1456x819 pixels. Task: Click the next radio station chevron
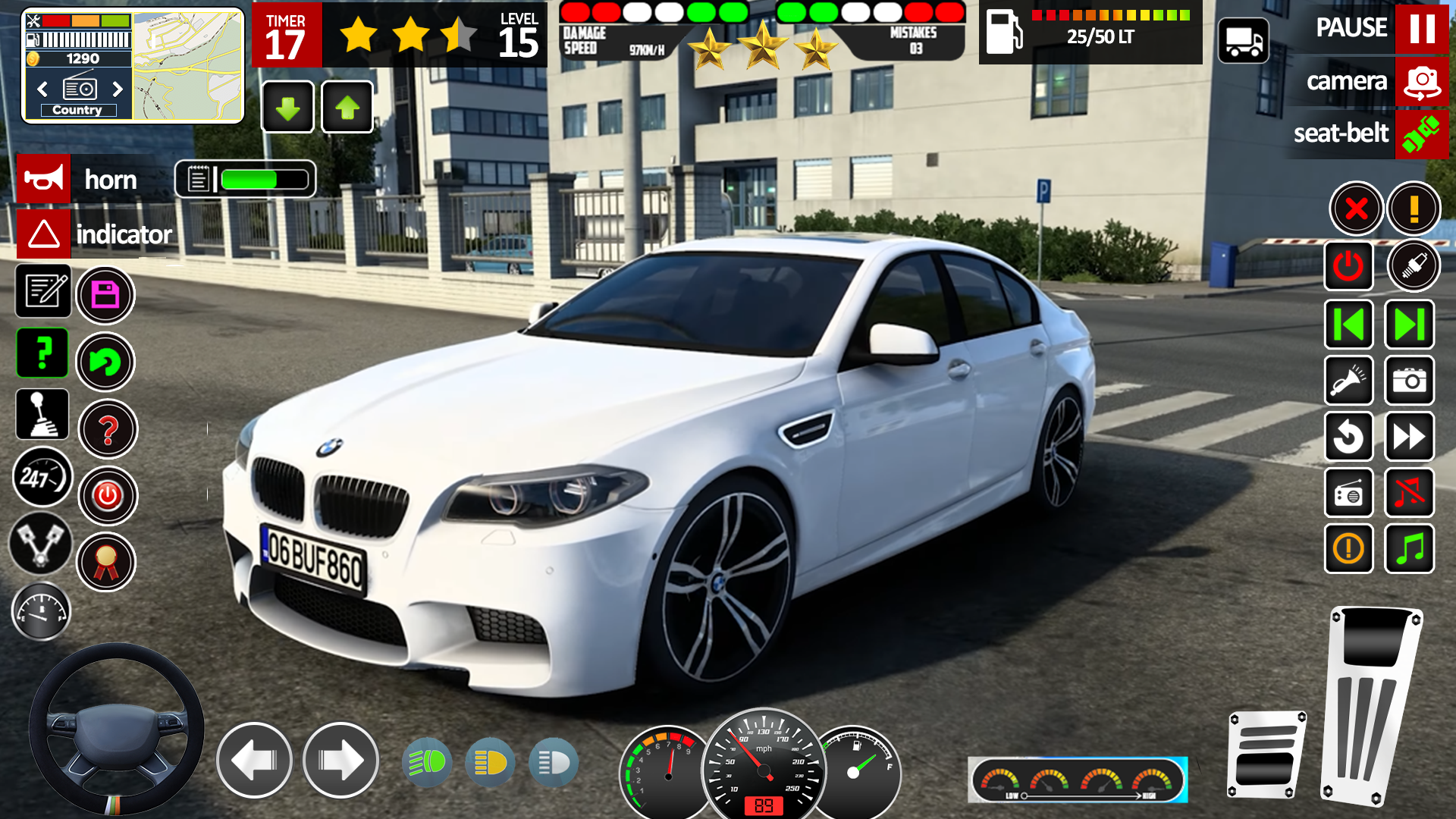[118, 89]
